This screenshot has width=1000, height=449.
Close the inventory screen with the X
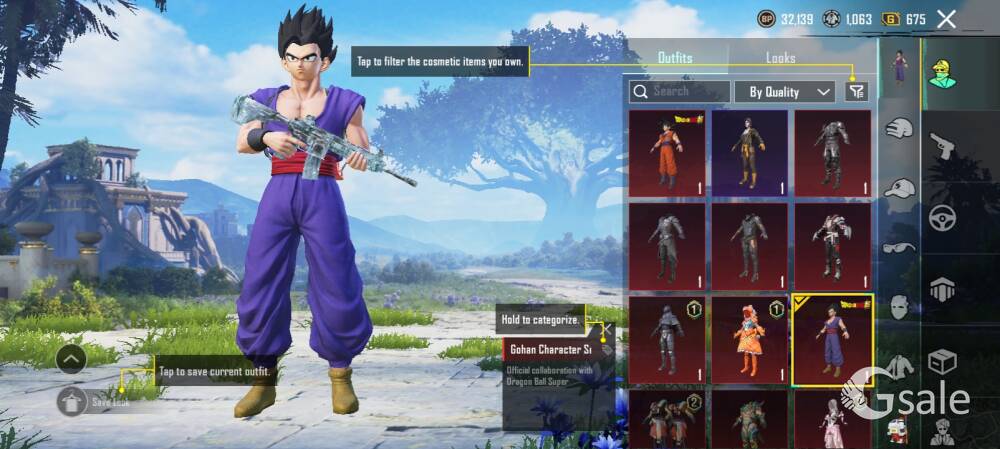(947, 19)
